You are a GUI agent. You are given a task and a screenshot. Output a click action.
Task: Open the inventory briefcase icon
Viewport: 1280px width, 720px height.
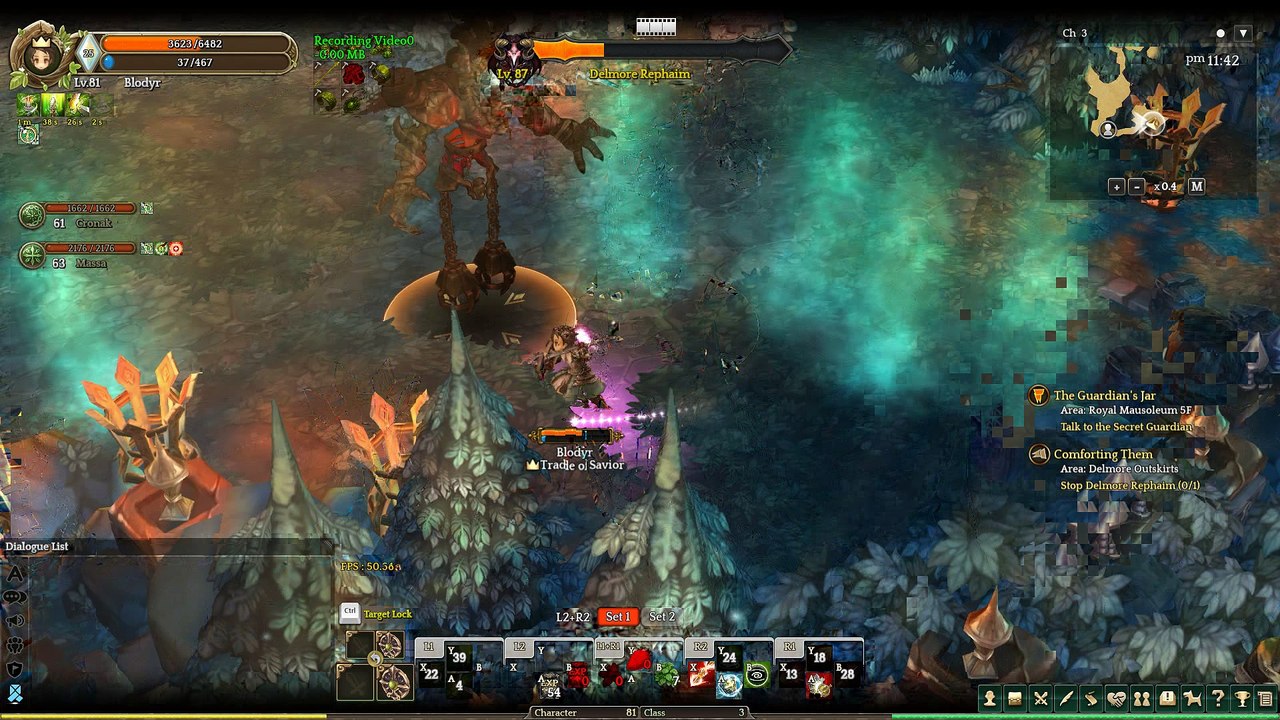coord(1015,699)
